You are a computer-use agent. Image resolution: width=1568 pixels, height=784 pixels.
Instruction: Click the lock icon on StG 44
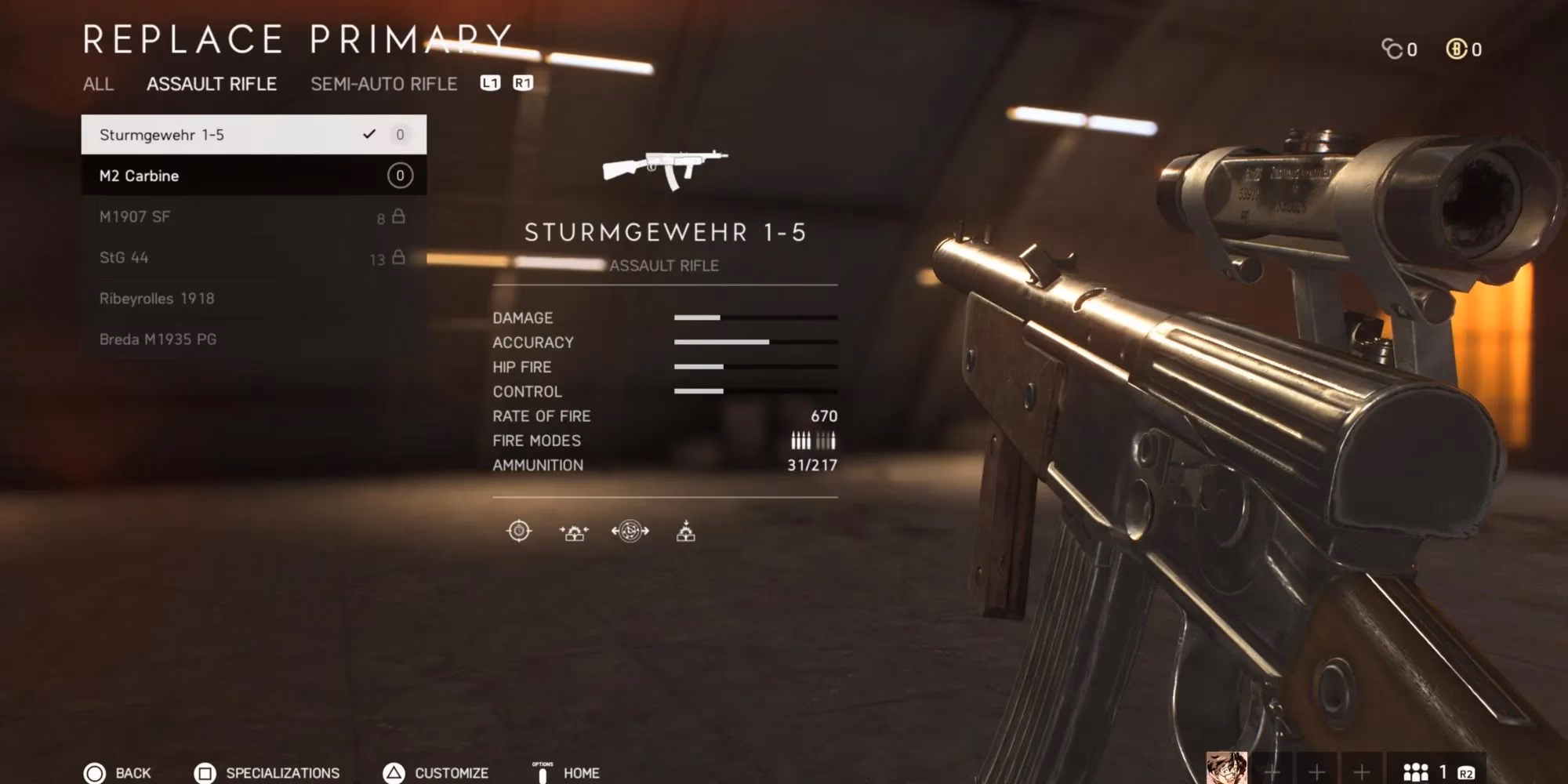point(399,257)
